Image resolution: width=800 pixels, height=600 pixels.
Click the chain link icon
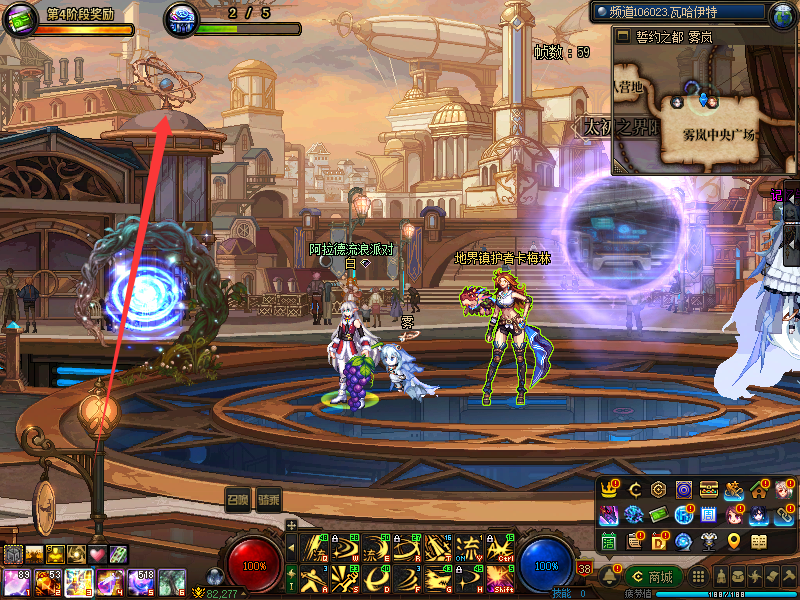point(785,515)
